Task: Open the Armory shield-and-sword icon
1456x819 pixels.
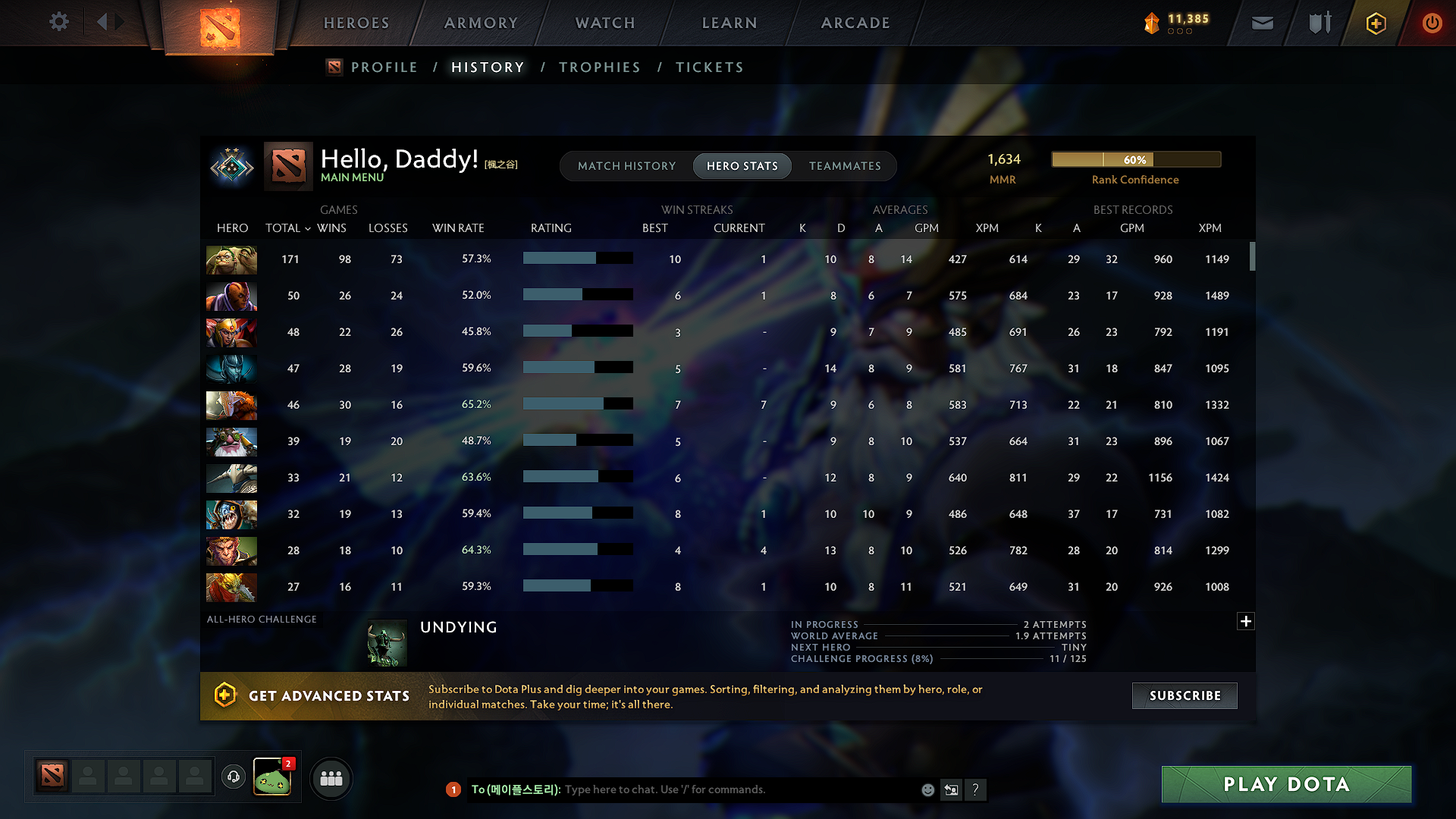Action: click(x=1319, y=23)
